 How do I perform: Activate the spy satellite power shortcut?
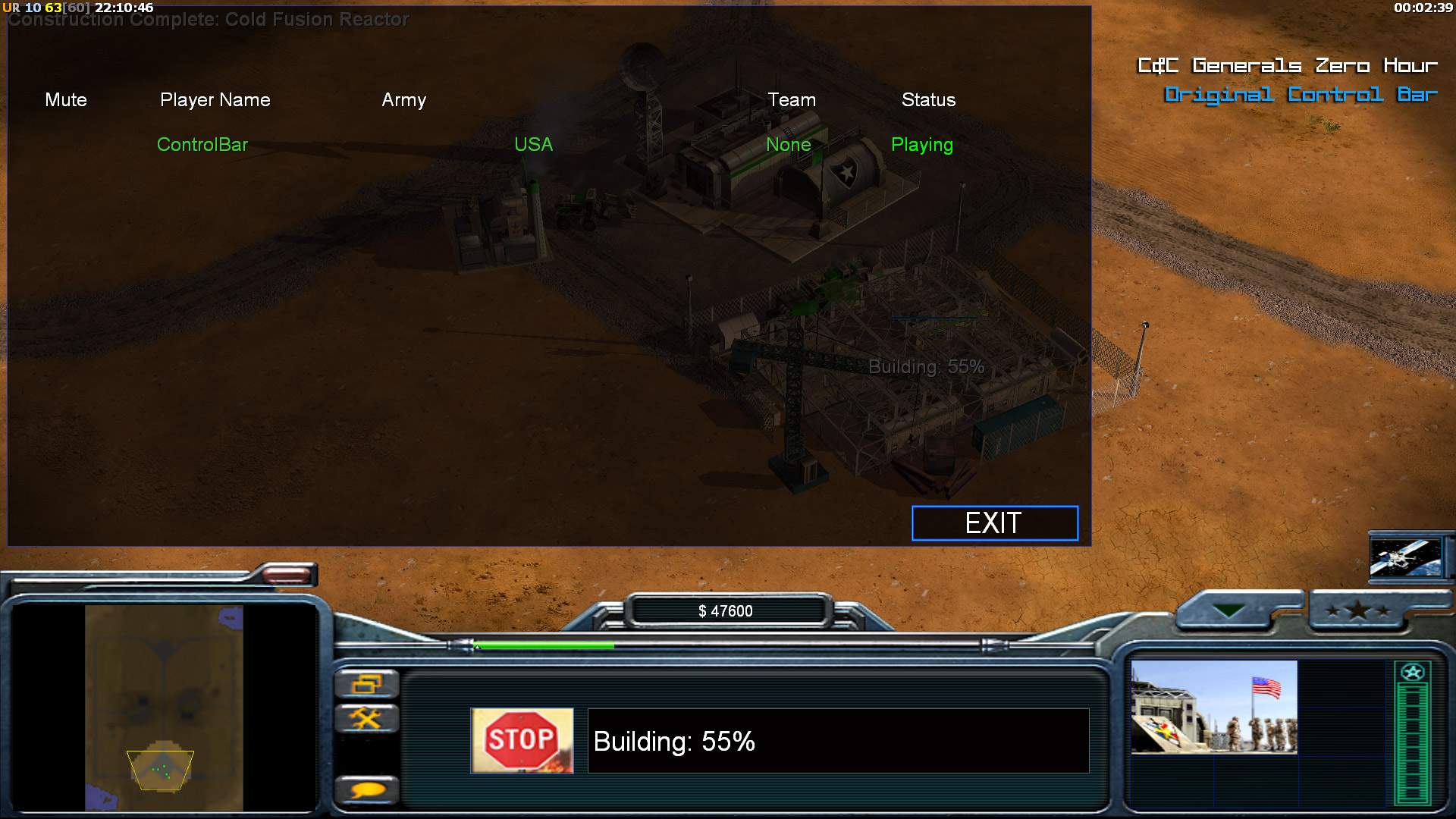pos(1405,557)
